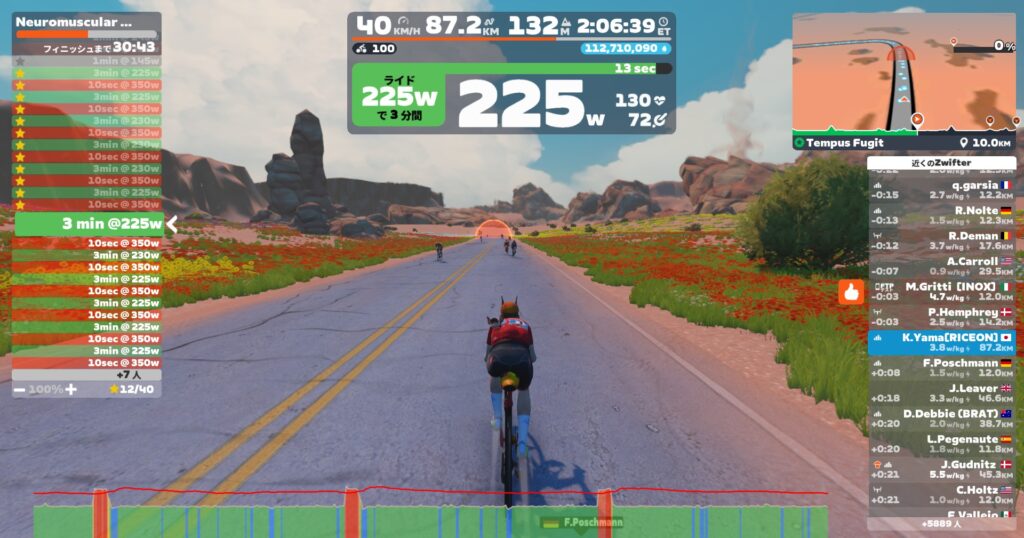Click J.Gudnitz in the rider list
This screenshot has height=538, width=1024.
coord(940,469)
